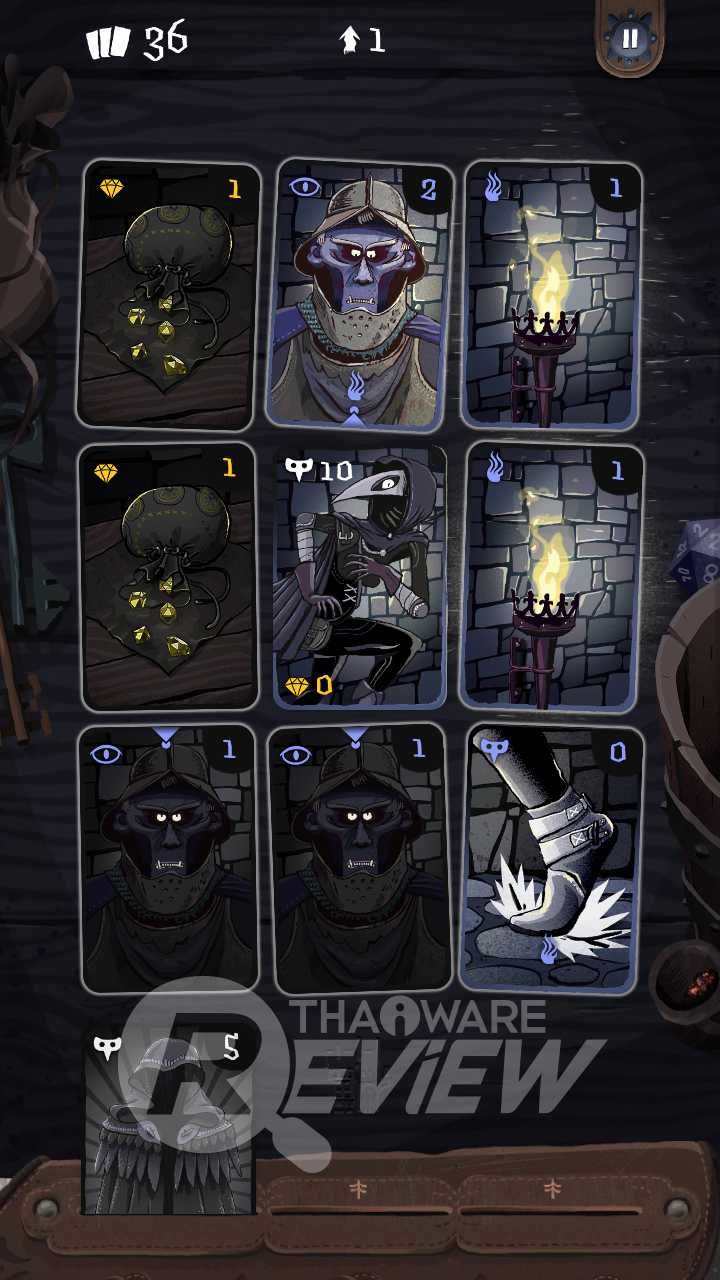Choose the plague-masked thief card
720x1280 pixels.
point(359,577)
